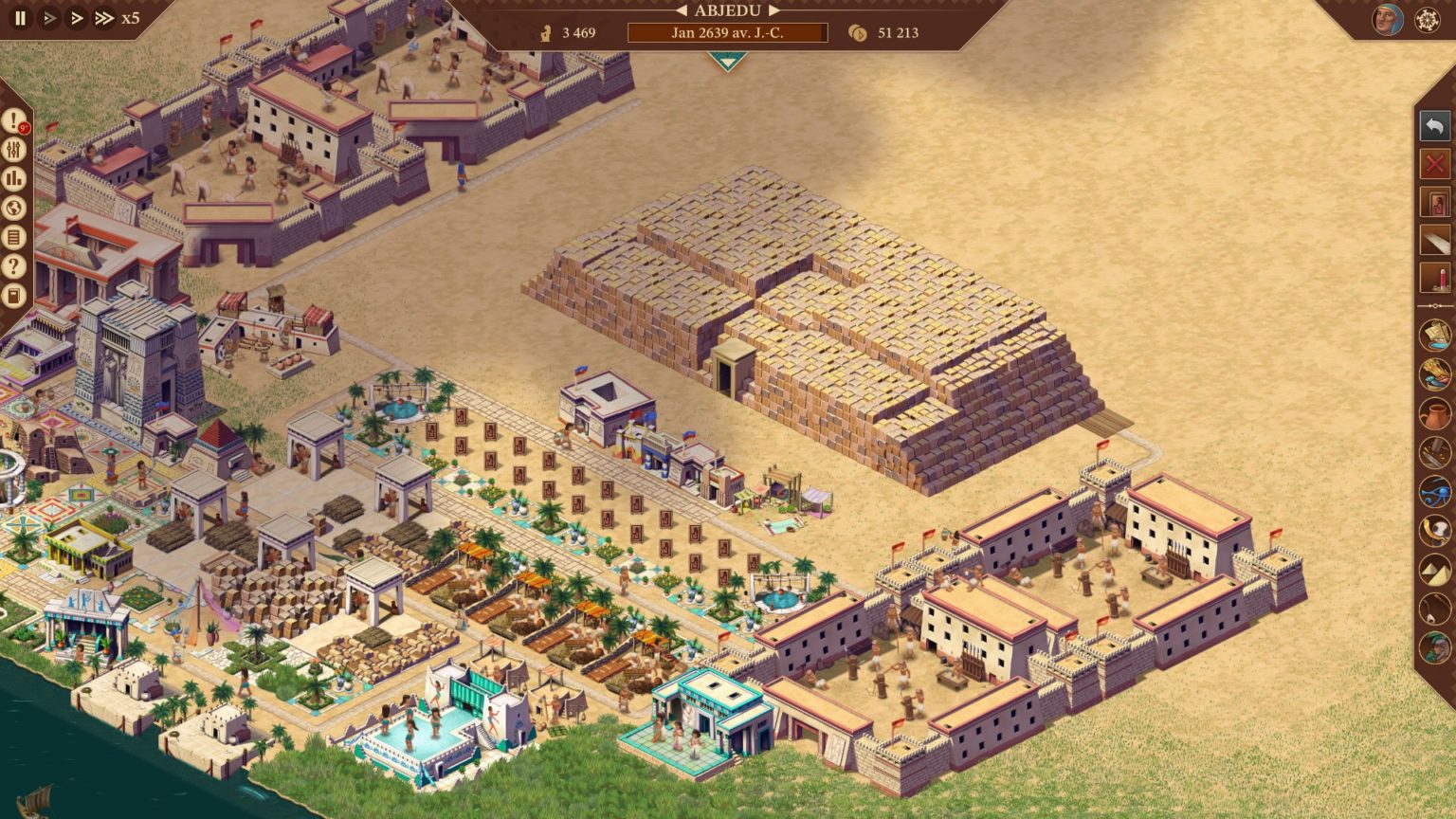Set game speed to slowest single arrow
This screenshot has height=819, width=1456.
(49, 18)
